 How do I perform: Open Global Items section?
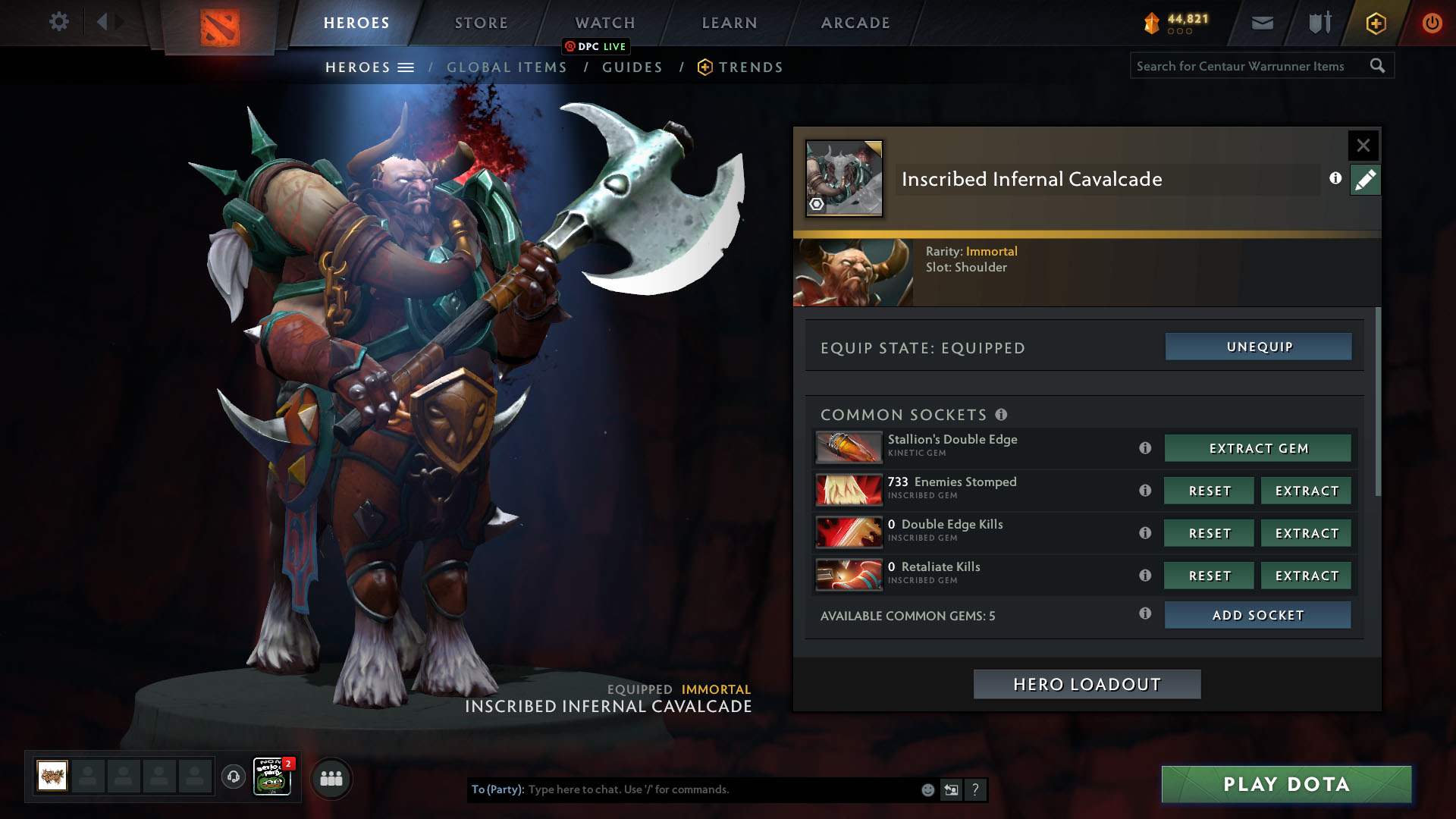click(x=507, y=67)
